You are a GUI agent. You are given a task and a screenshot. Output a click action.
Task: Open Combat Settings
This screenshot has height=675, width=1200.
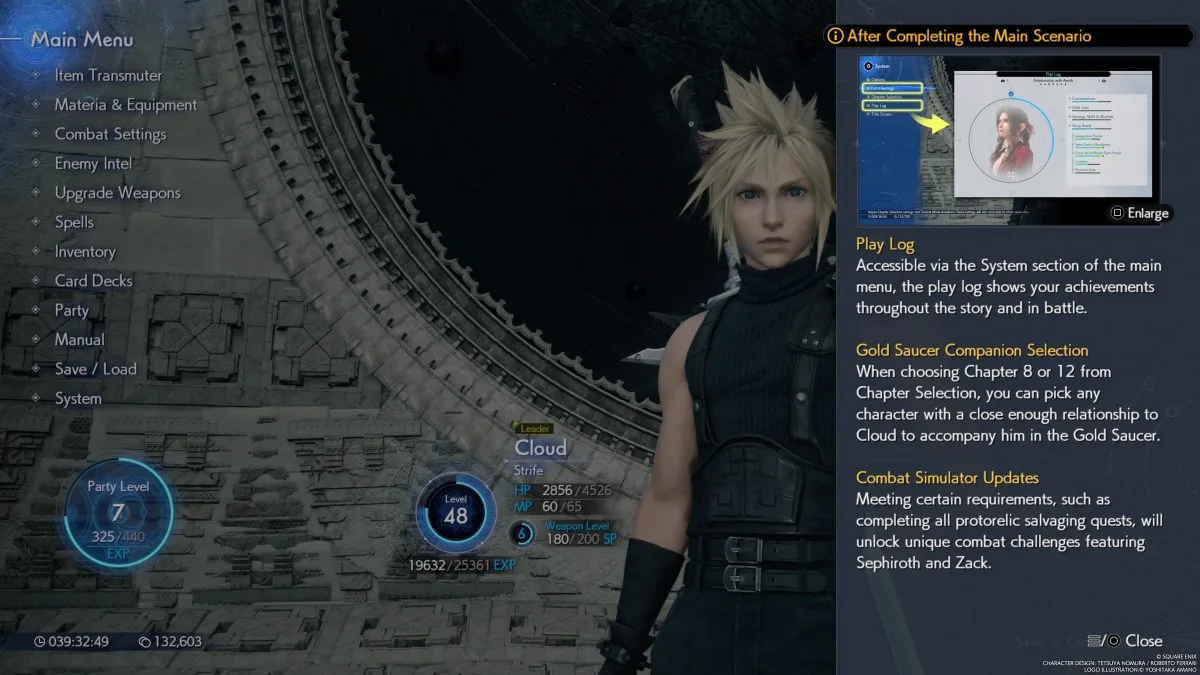(x=110, y=134)
